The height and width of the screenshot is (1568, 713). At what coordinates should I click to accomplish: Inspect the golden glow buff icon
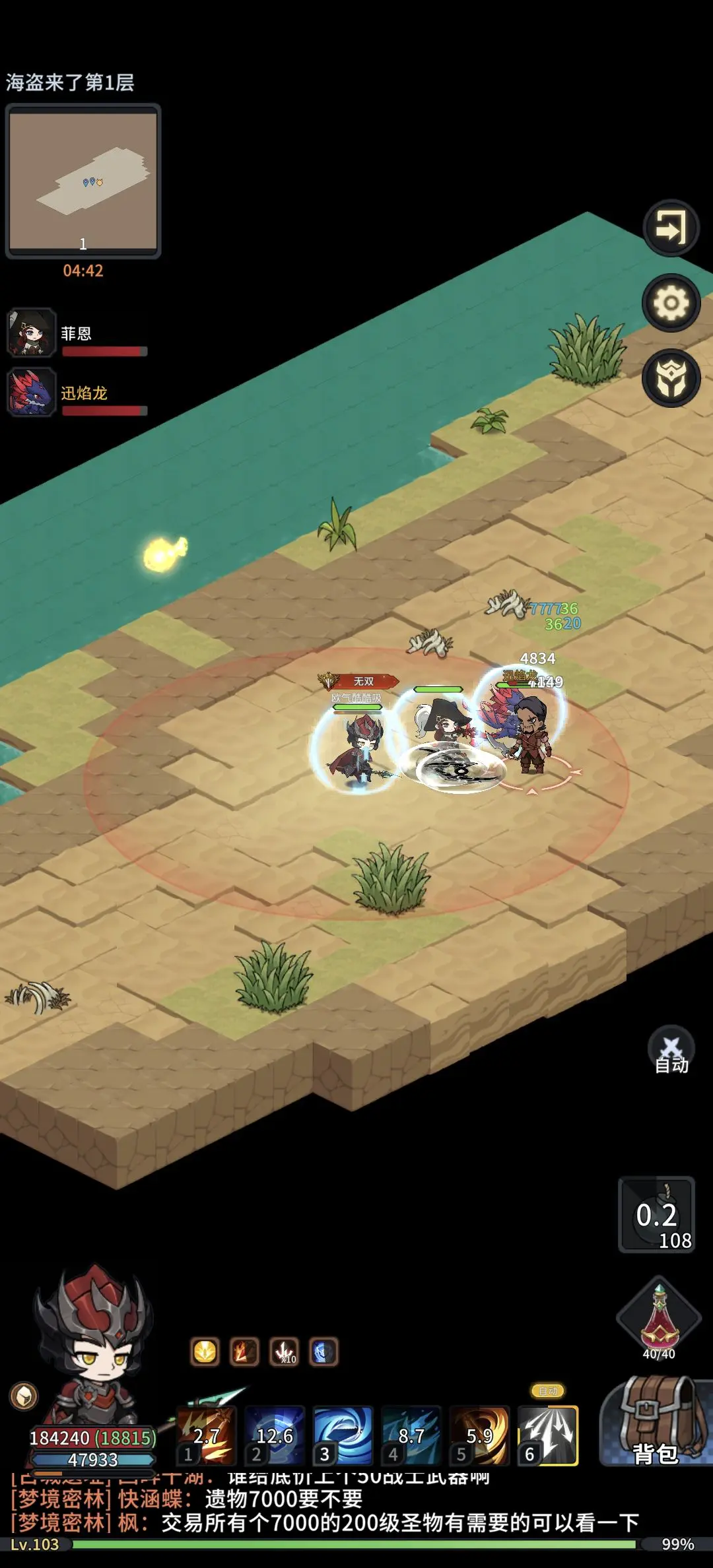point(205,1352)
